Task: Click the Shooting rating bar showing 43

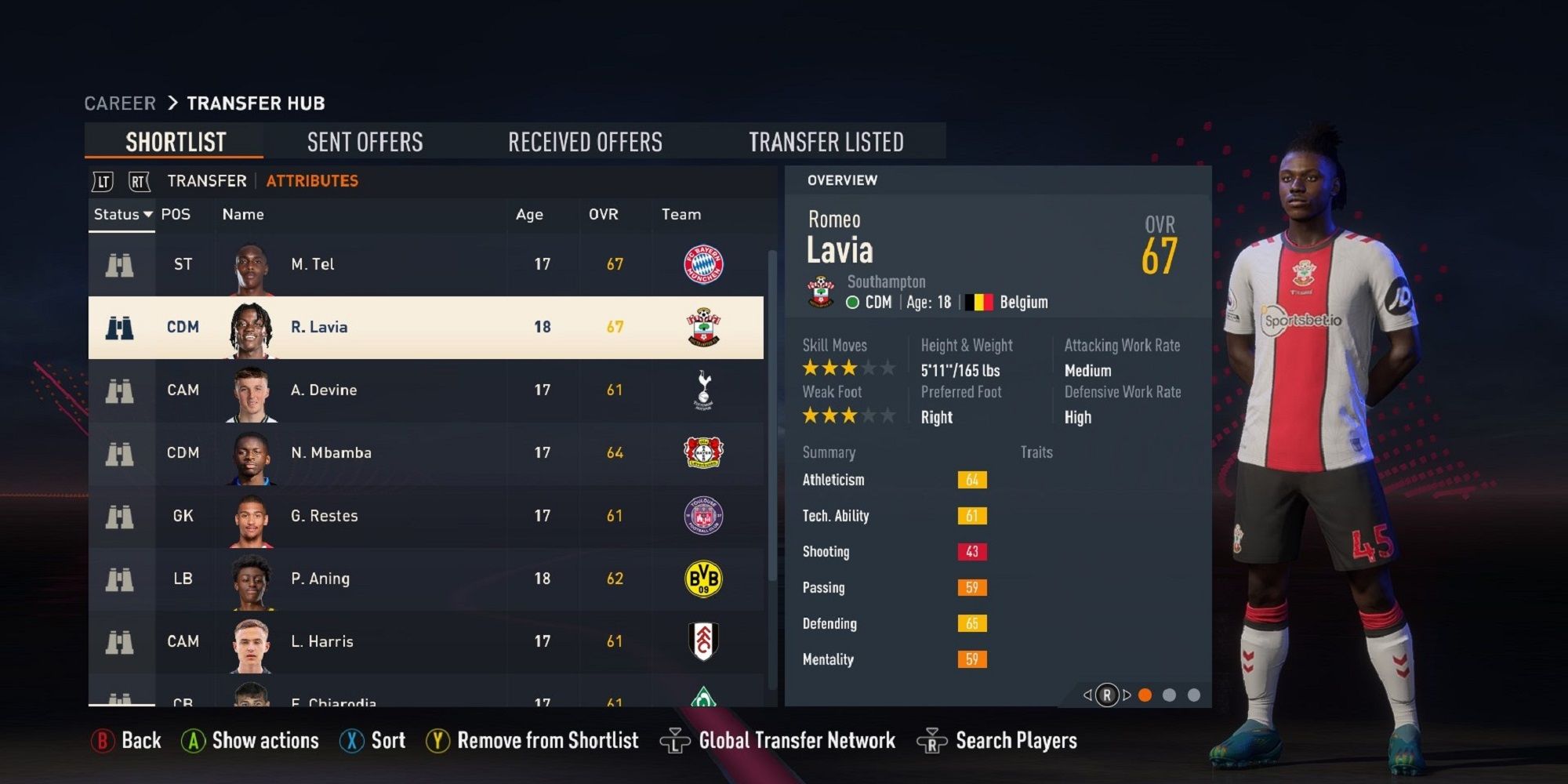Action: pos(972,551)
